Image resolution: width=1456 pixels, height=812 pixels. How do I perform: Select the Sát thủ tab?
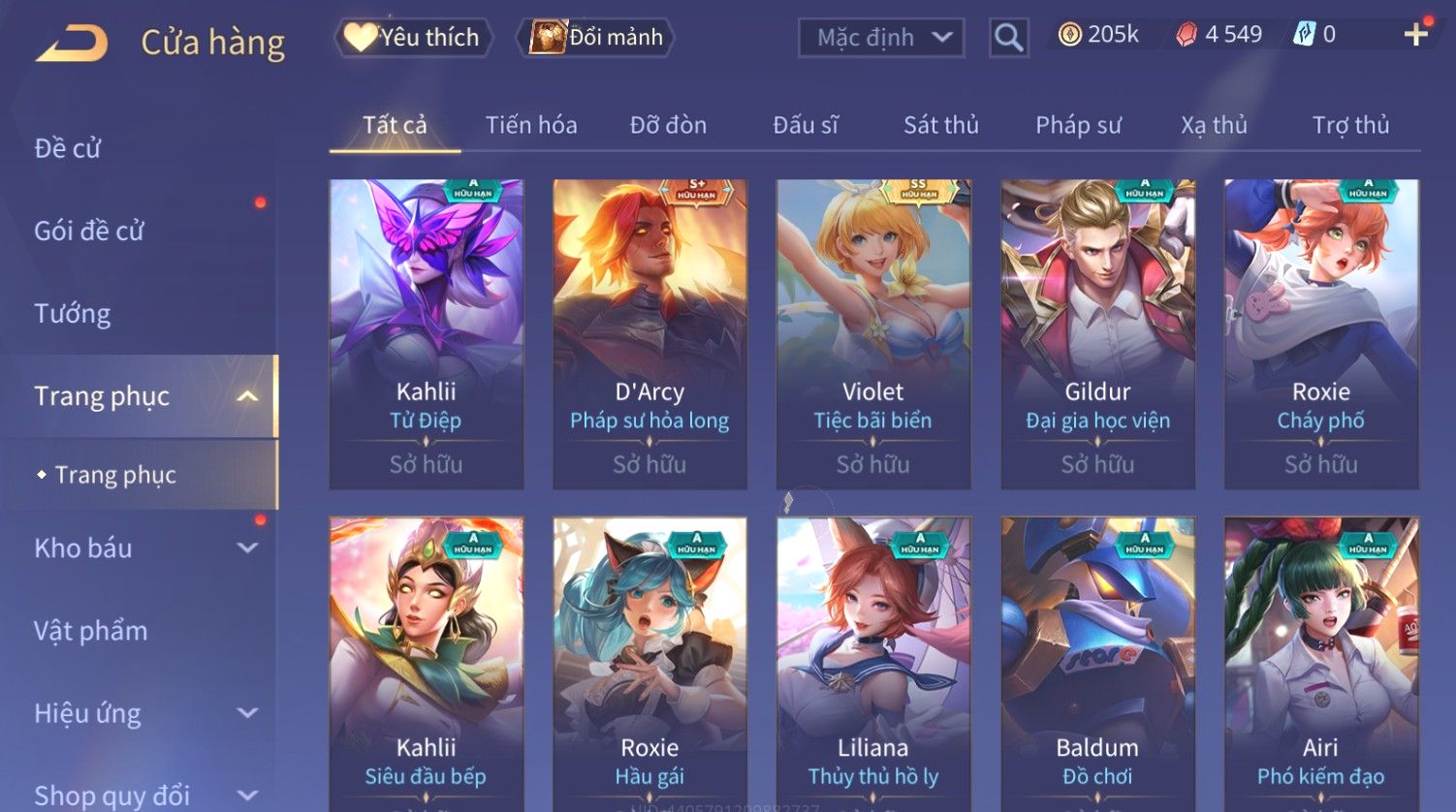[x=940, y=125]
